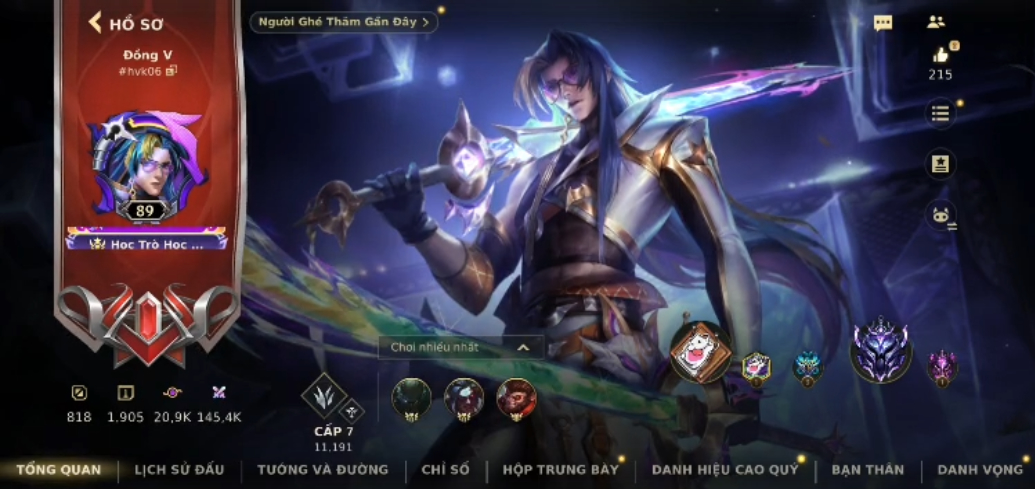Switch to the Bạn Thân tab
Image resolution: width=1035 pixels, height=489 pixels.
coord(867,469)
